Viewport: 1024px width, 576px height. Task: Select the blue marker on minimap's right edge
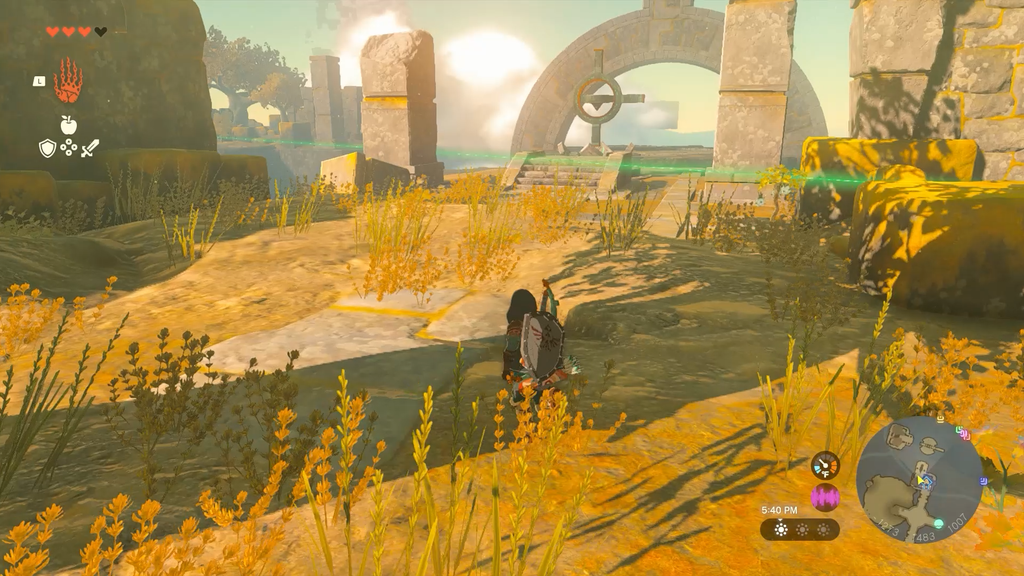[982, 479]
